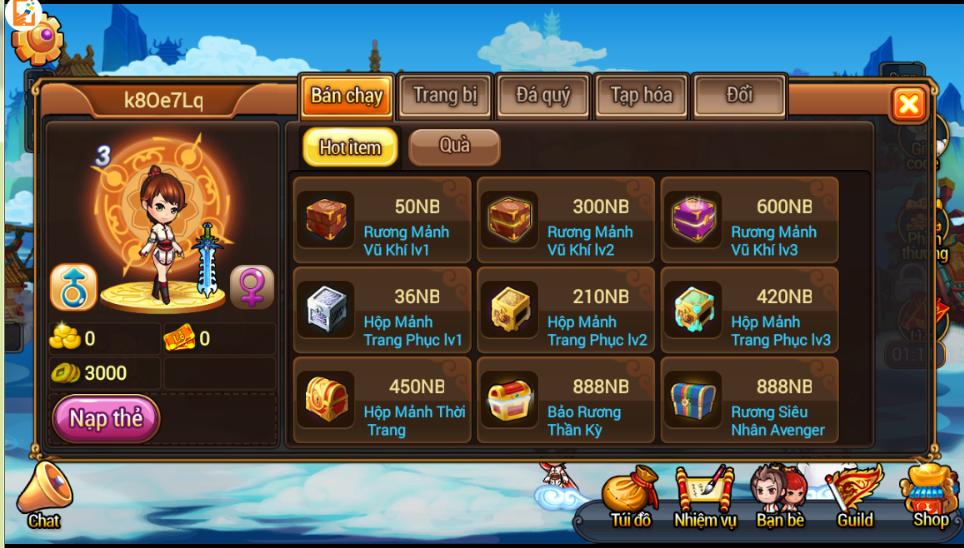Open the Chat megaphone icon
Viewport: 964px width, 548px height.
click(44, 495)
